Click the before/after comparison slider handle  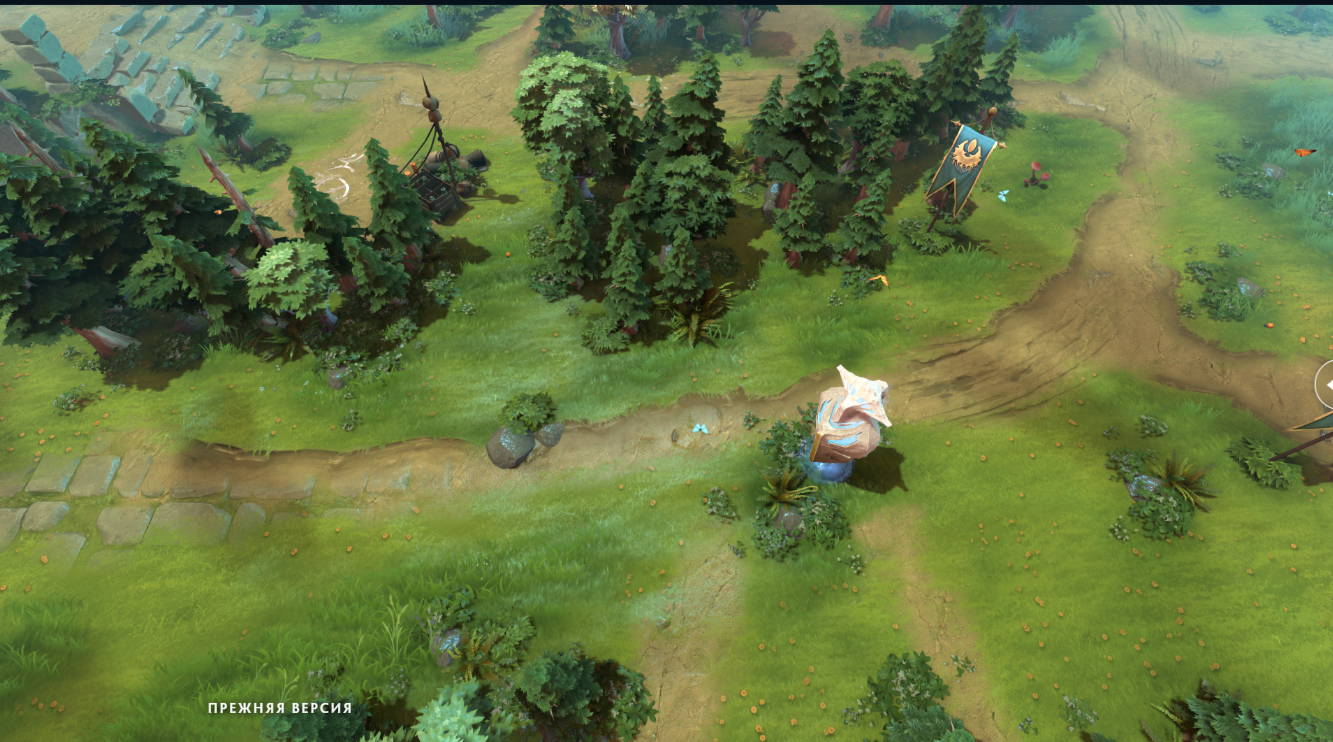coord(1326,384)
